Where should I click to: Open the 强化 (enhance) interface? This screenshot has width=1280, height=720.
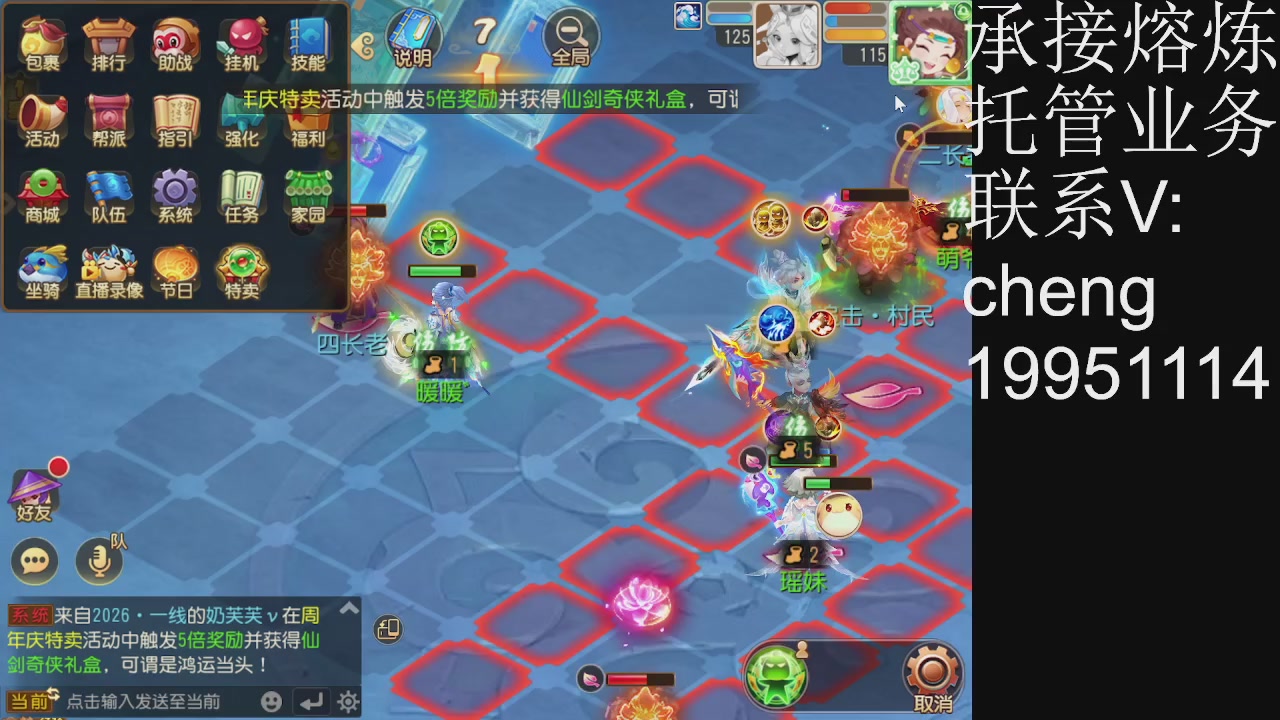pos(242,118)
